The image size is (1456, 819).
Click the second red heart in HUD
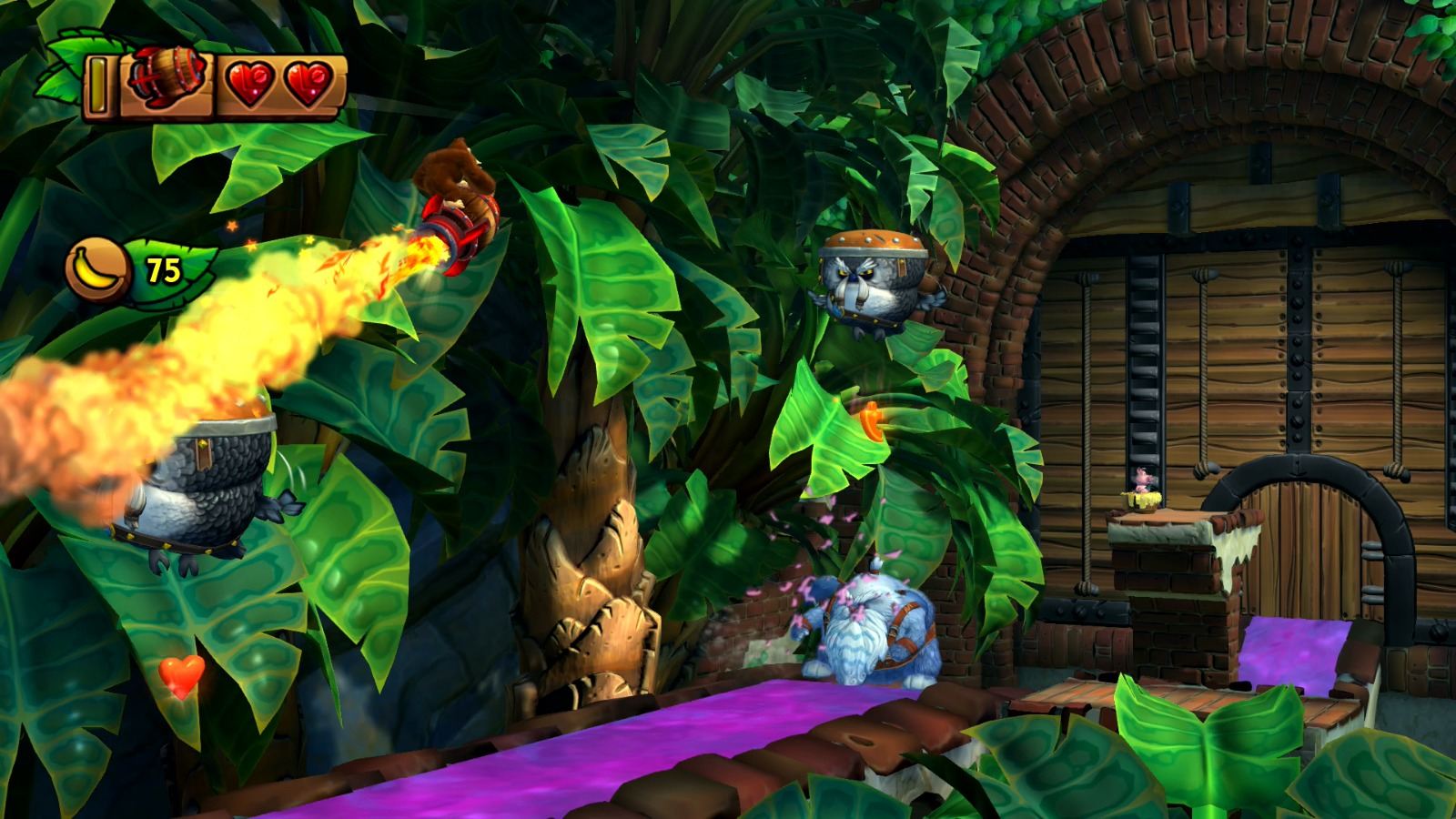pos(310,86)
